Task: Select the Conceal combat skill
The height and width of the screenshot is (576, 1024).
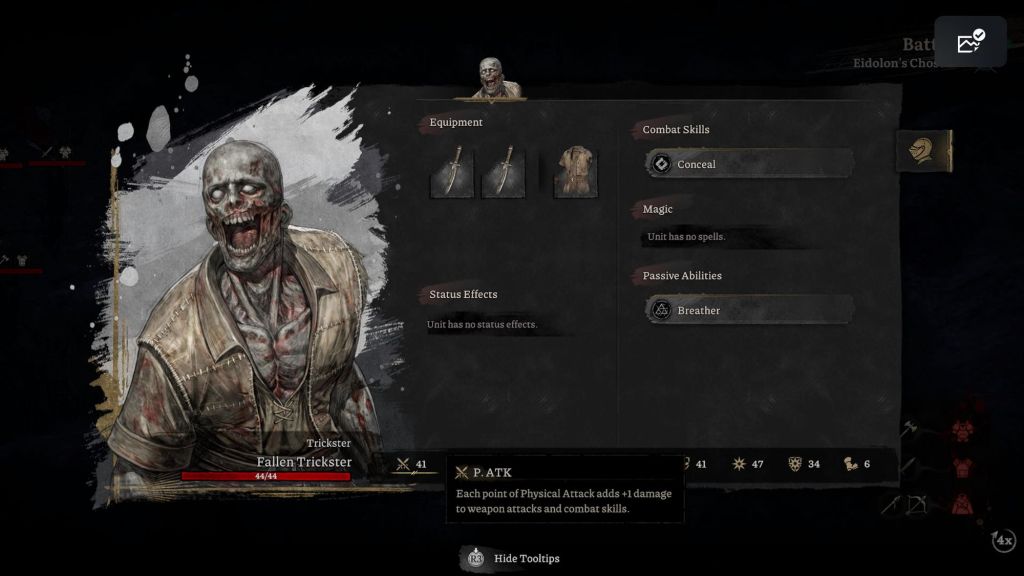Action: pyautogui.click(x=750, y=164)
